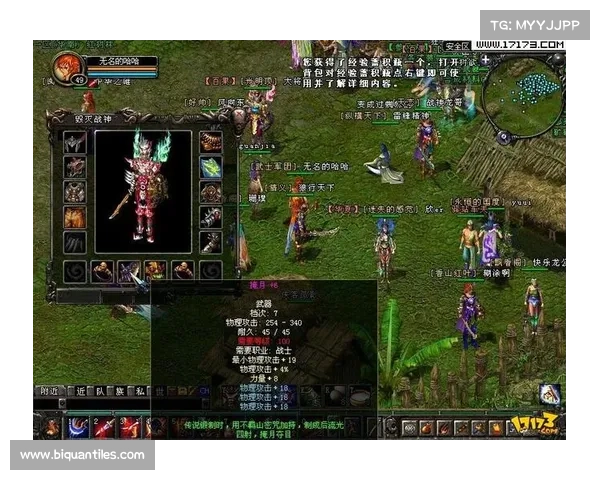Activate the red sword skill numbered 2
The width and height of the screenshot is (600, 480).
(x=103, y=427)
